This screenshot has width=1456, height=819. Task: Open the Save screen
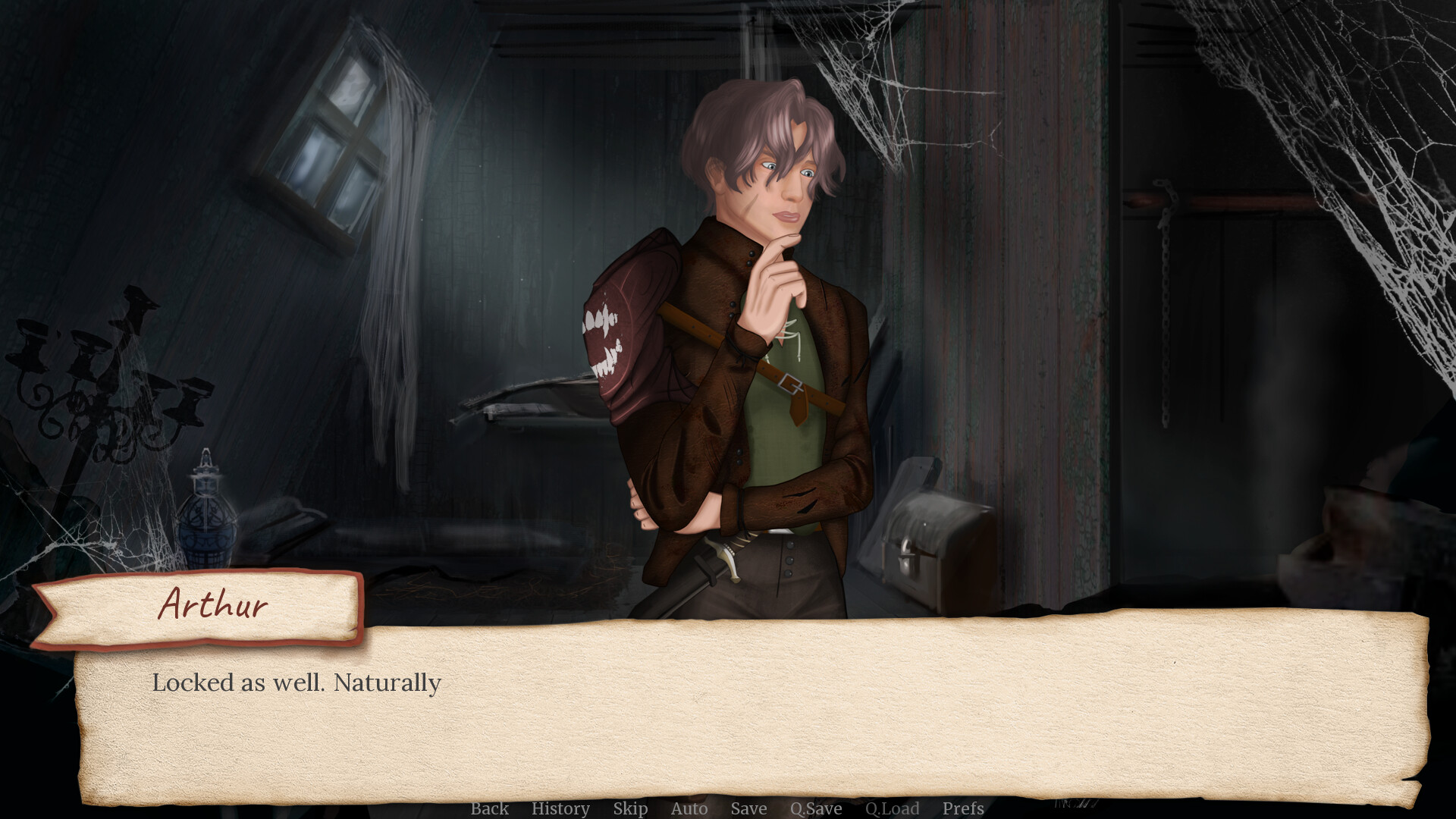(x=748, y=808)
